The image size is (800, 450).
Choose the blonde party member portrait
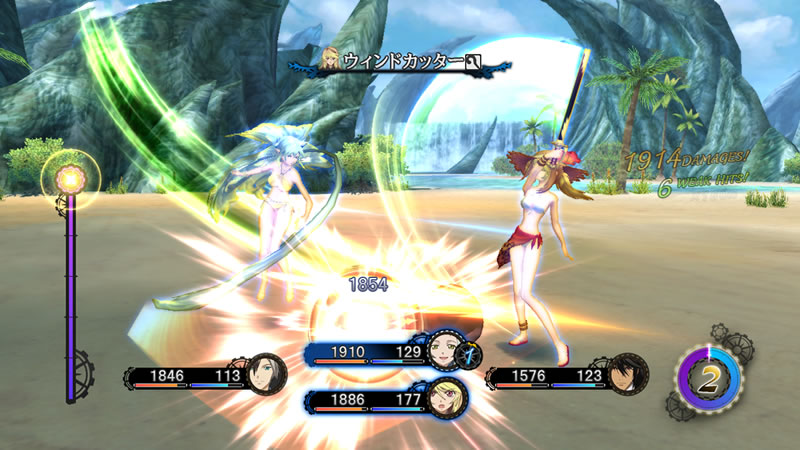coord(444,399)
